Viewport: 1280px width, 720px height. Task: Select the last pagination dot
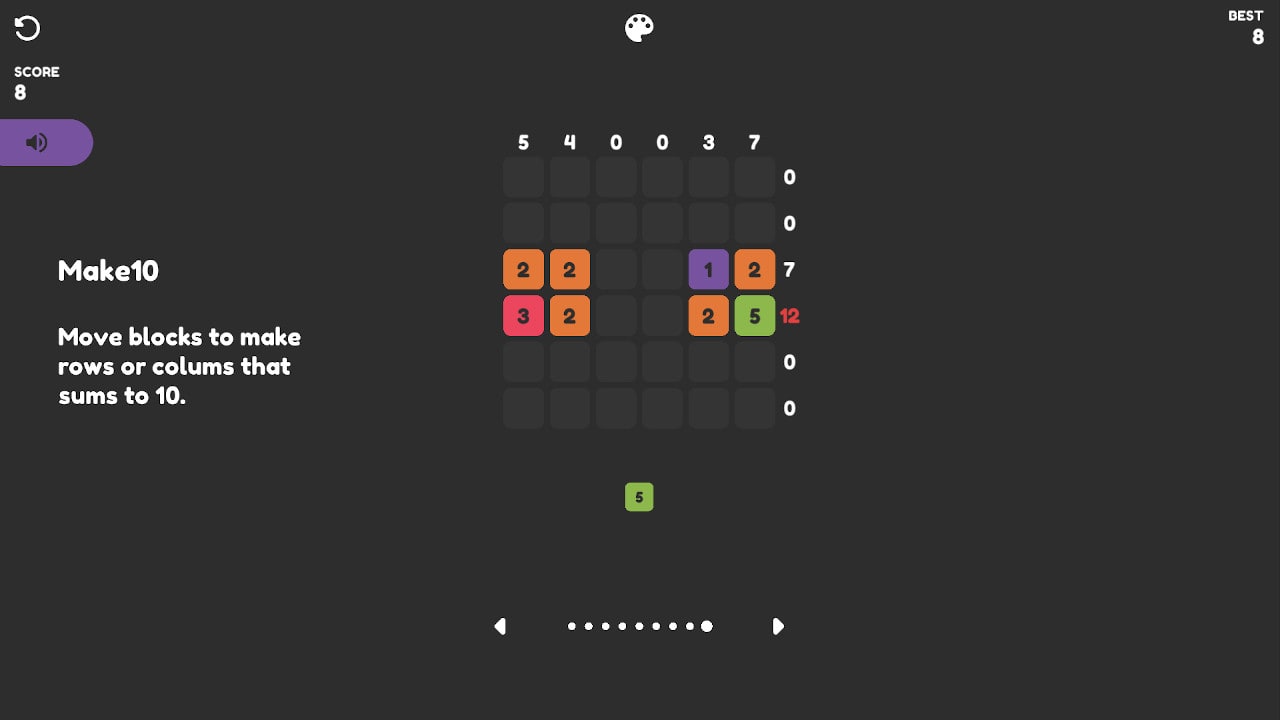click(x=707, y=626)
